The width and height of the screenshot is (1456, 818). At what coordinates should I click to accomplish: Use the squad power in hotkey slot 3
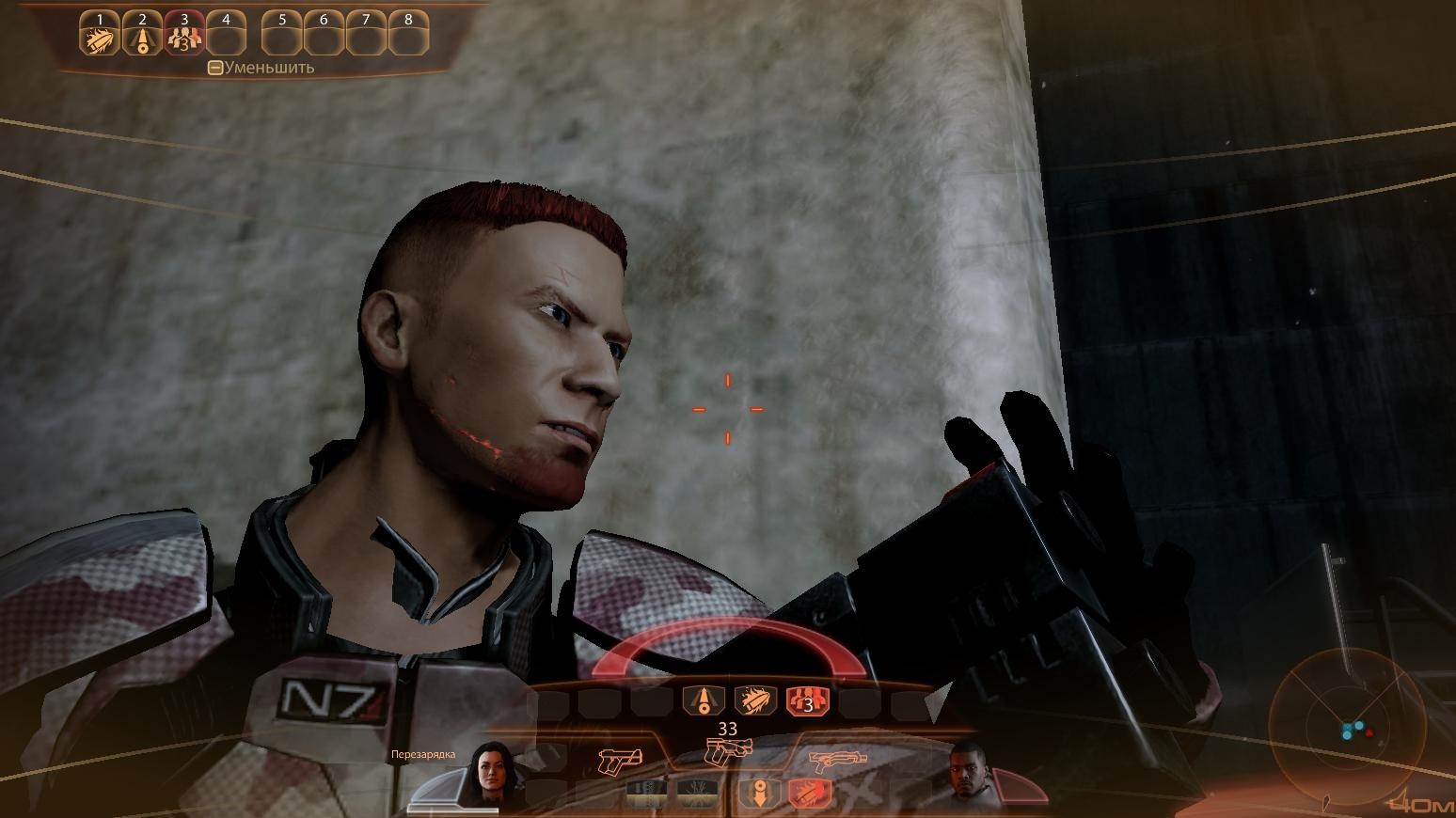point(183,40)
